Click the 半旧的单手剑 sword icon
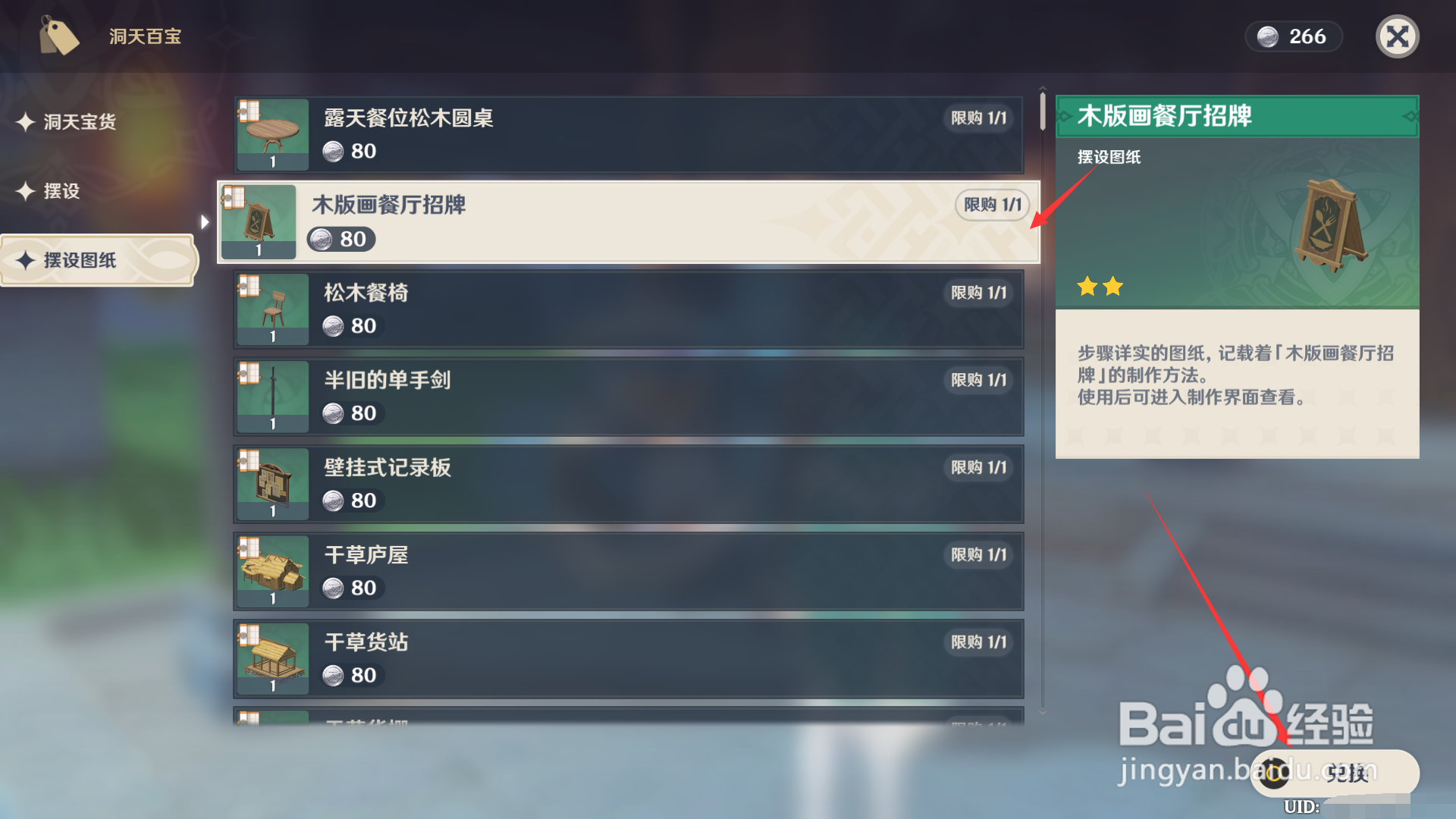Image resolution: width=1456 pixels, height=819 pixels. click(271, 396)
